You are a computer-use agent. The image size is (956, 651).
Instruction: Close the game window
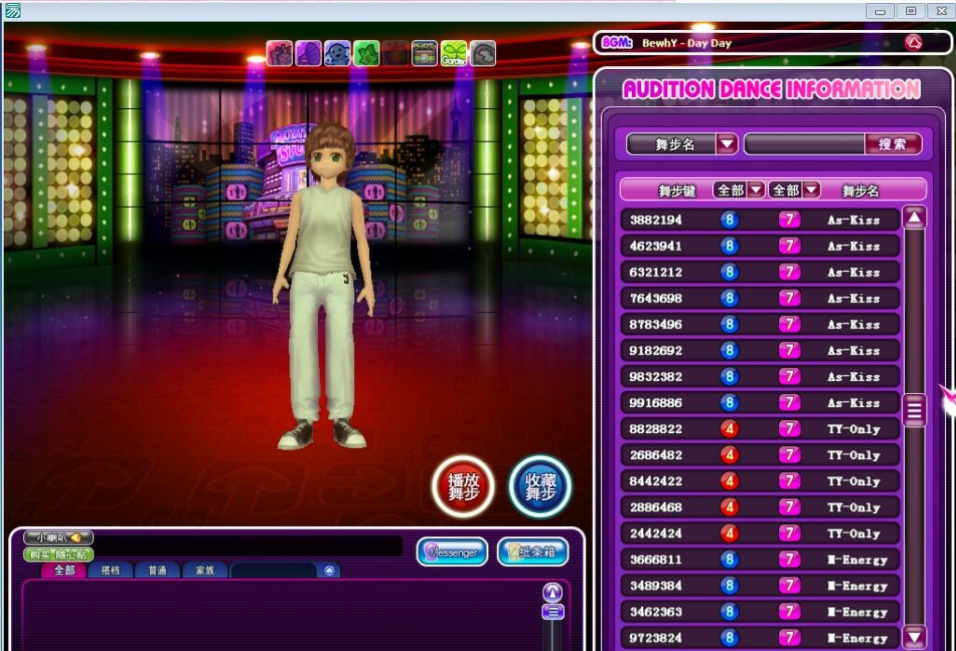pos(939,11)
